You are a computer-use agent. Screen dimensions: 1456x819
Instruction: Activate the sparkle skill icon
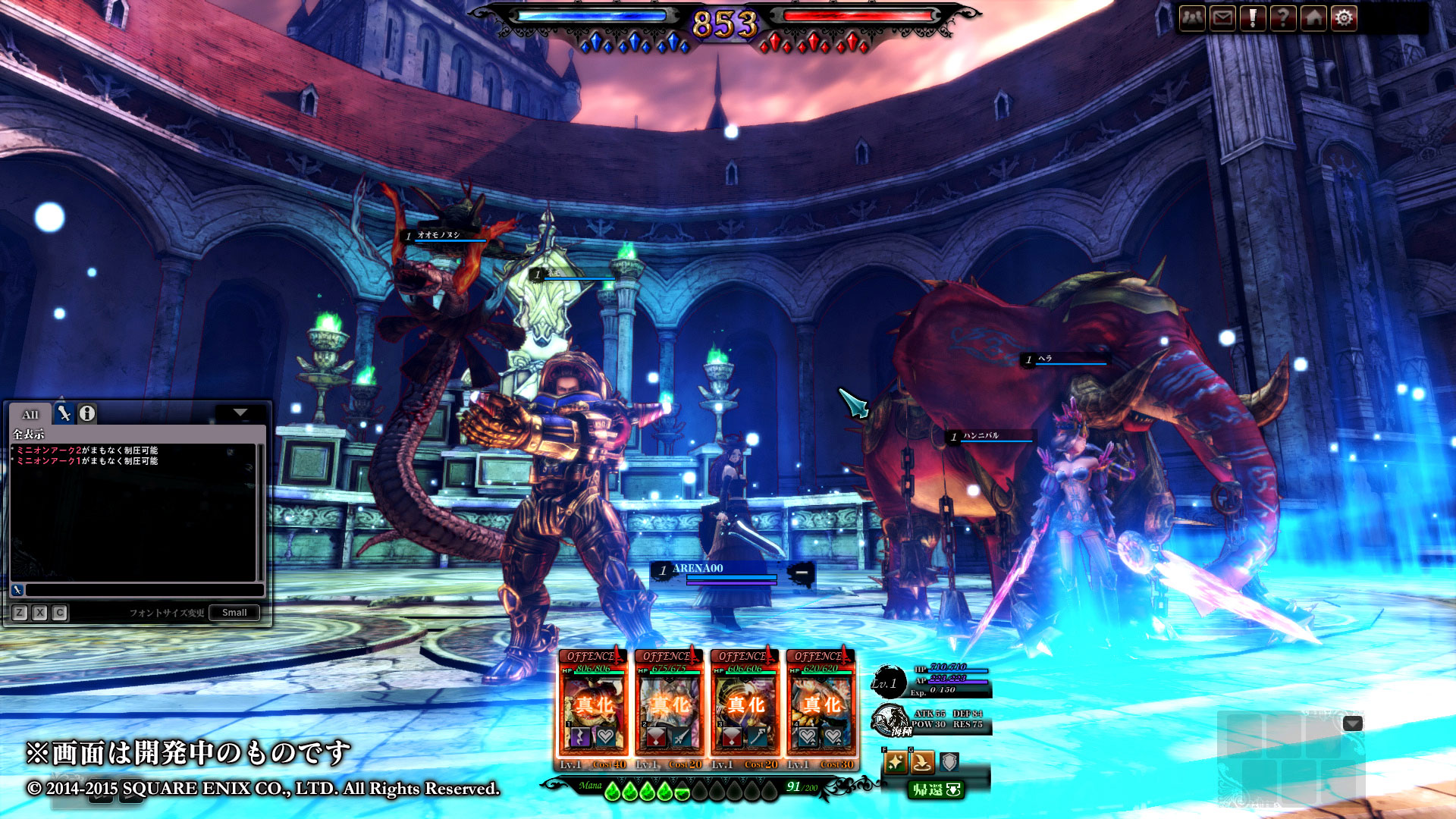coord(895,762)
